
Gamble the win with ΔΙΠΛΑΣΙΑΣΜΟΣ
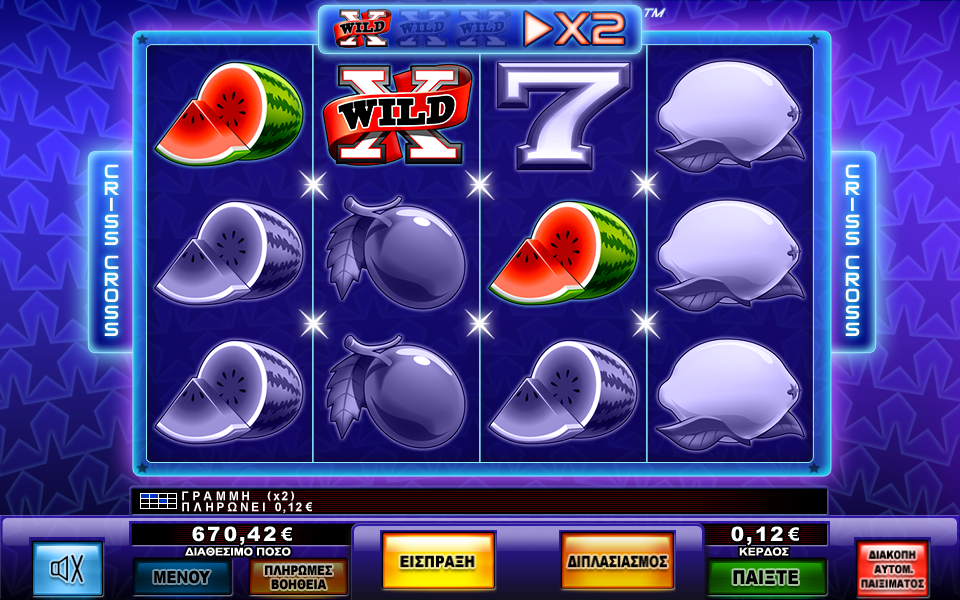click(x=617, y=561)
